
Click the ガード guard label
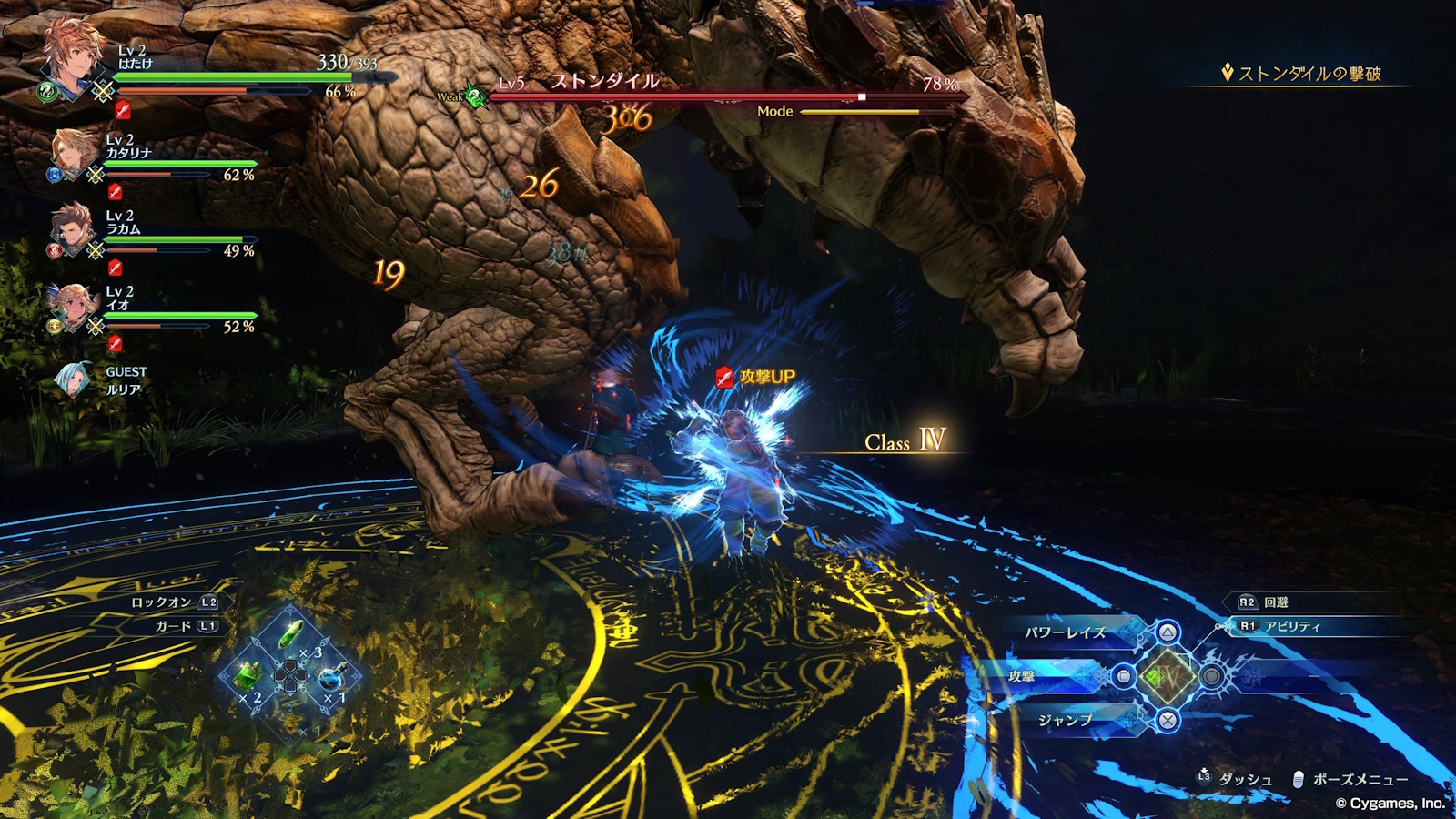point(174,626)
